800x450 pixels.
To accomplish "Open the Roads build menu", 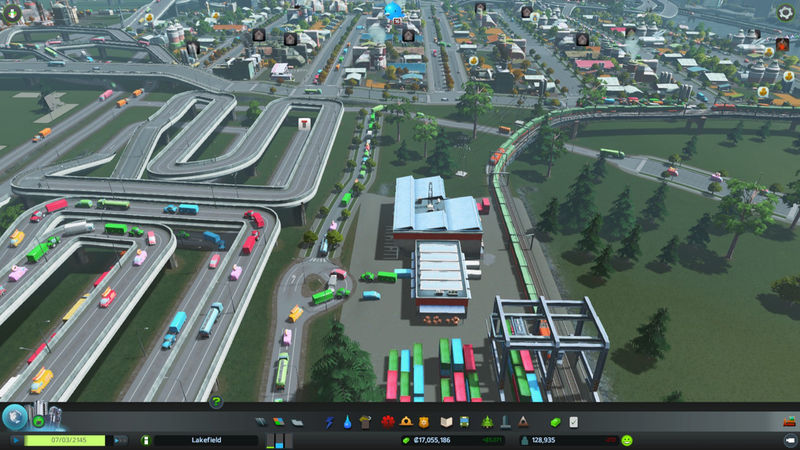I will click(261, 421).
